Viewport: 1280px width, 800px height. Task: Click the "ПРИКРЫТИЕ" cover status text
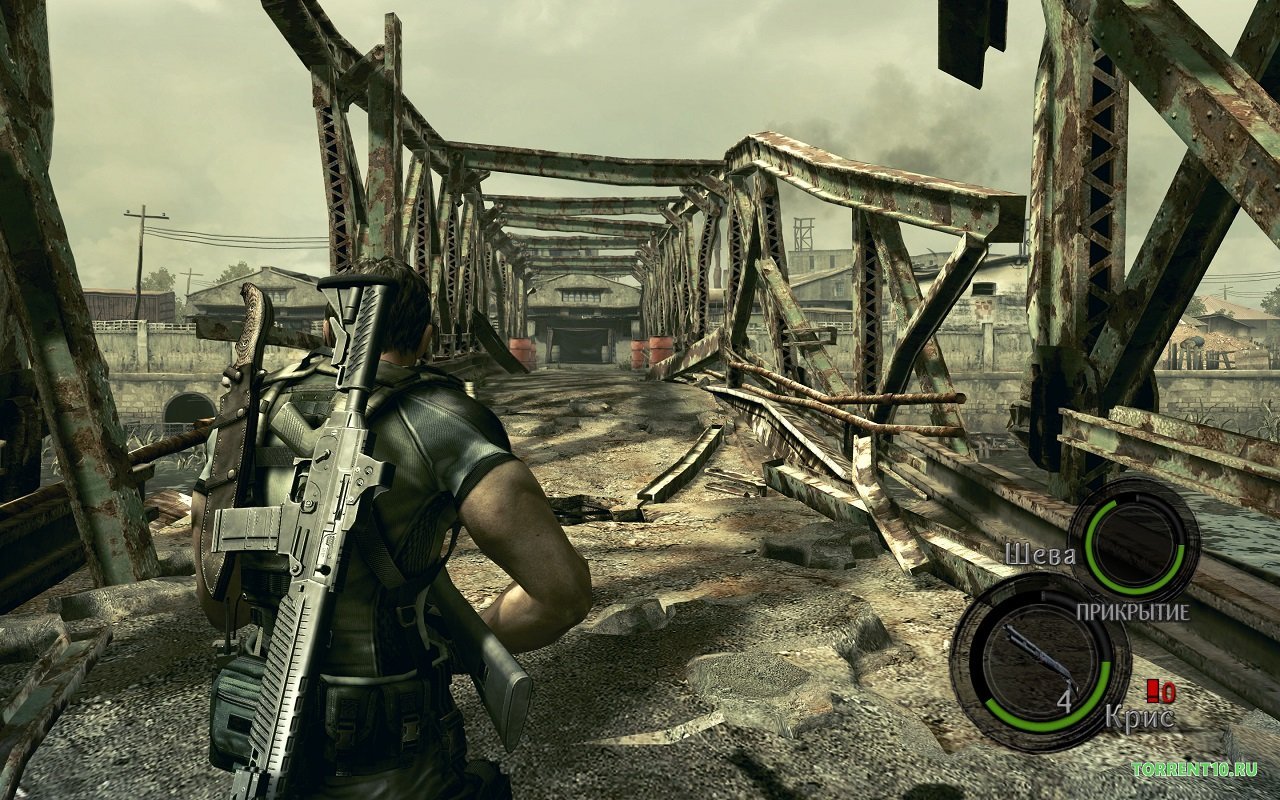[1134, 611]
